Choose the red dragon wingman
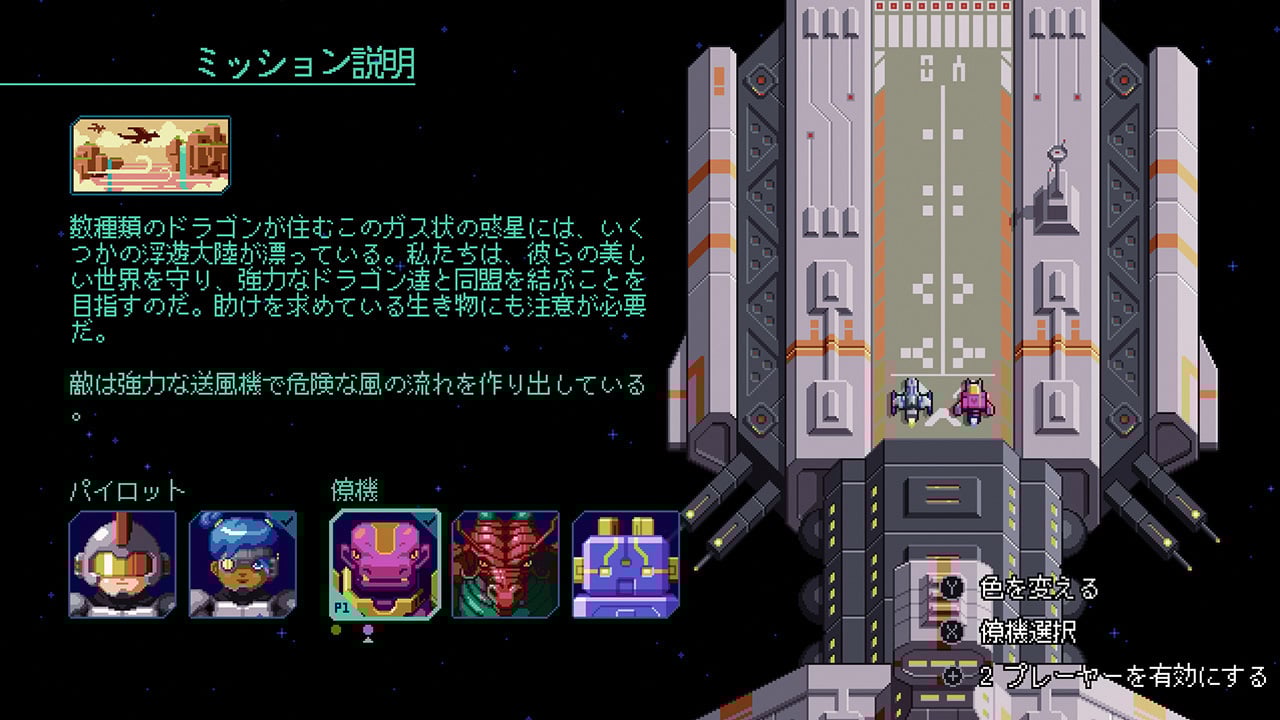This screenshot has height=720, width=1280. click(504, 562)
